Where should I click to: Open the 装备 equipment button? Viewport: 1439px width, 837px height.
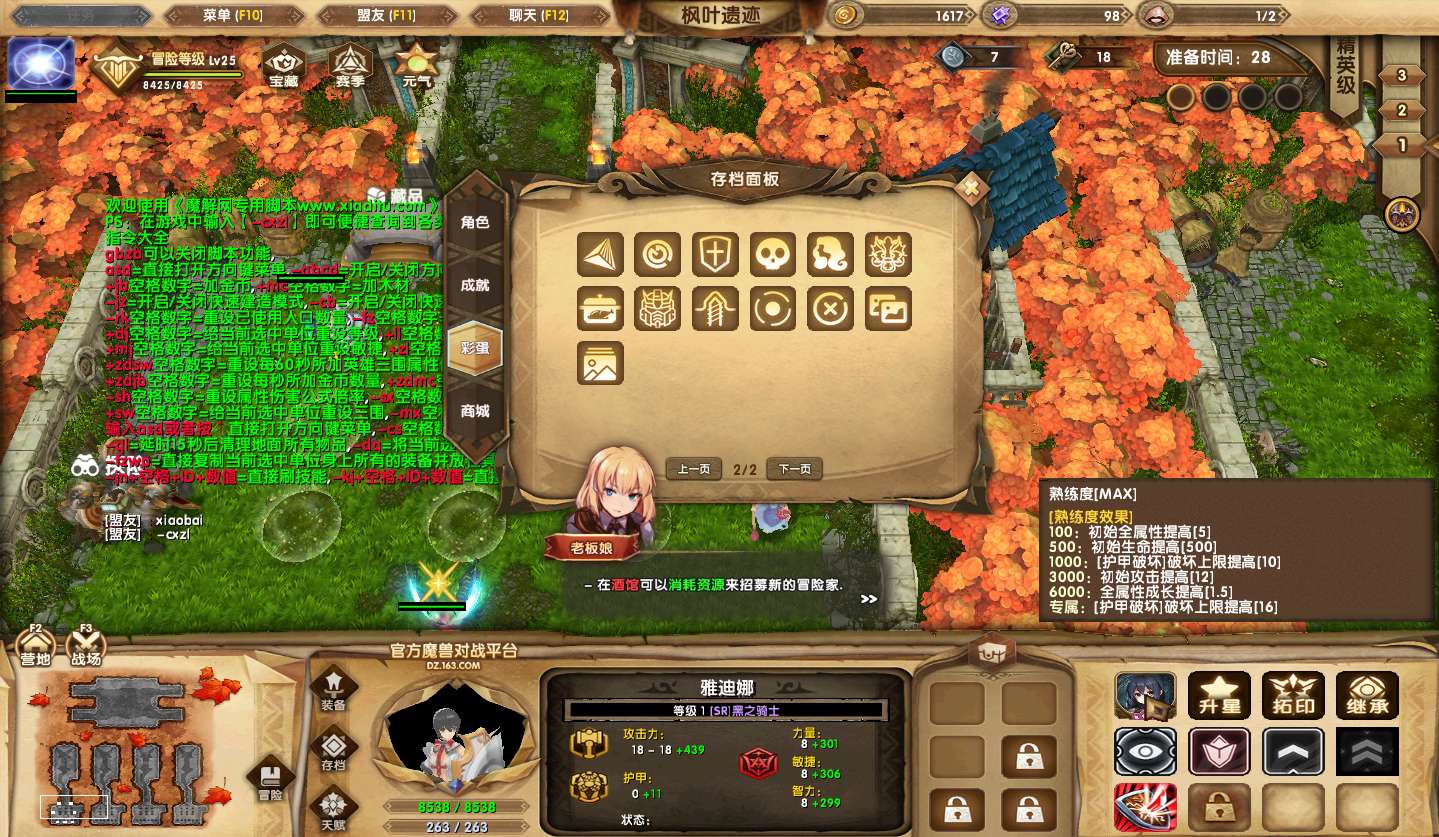tap(333, 689)
